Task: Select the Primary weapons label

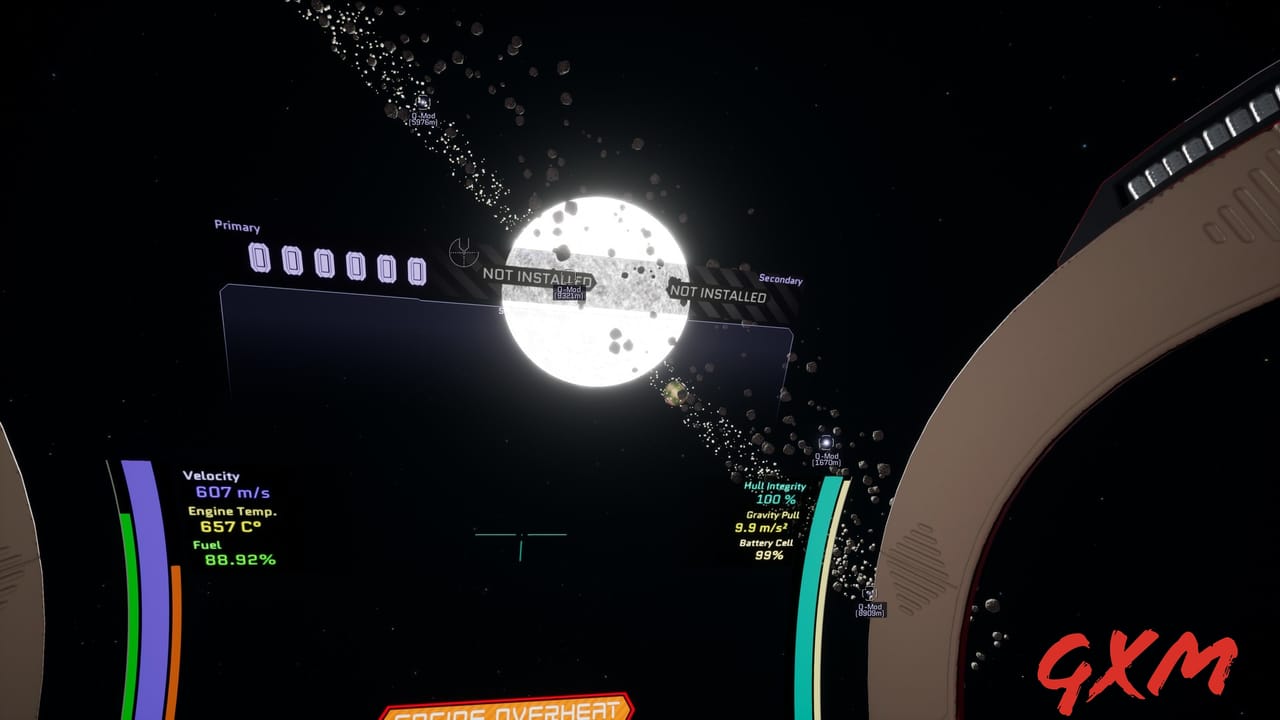Action: tap(236, 227)
